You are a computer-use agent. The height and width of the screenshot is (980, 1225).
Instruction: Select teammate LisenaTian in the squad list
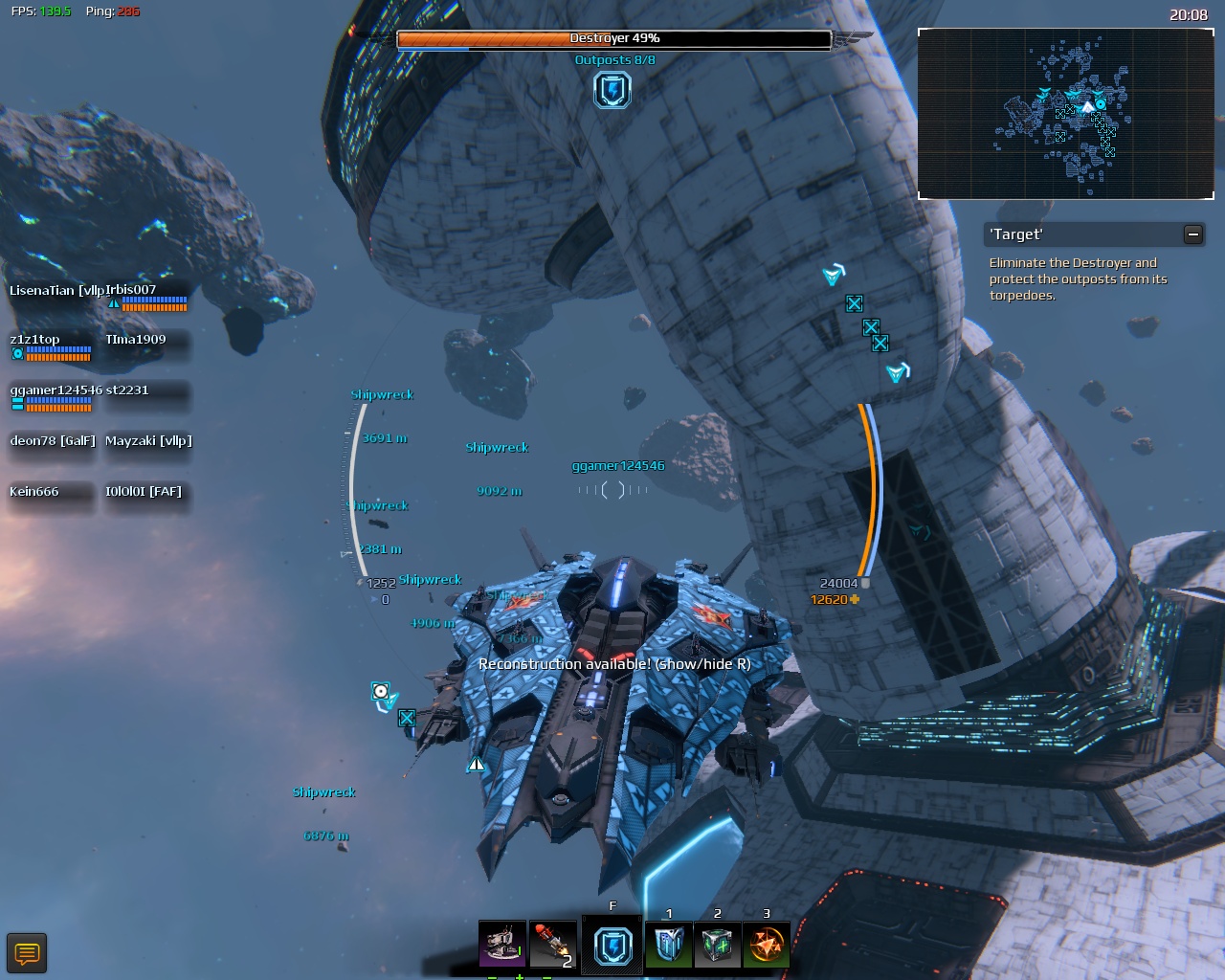point(53,291)
